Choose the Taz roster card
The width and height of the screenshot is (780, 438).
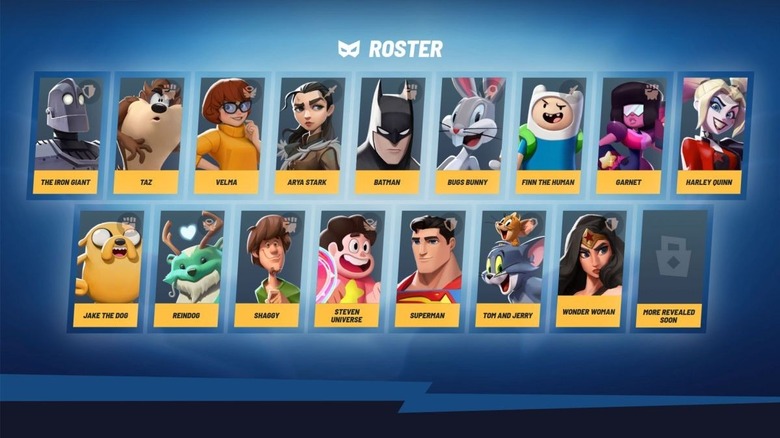pos(148,135)
